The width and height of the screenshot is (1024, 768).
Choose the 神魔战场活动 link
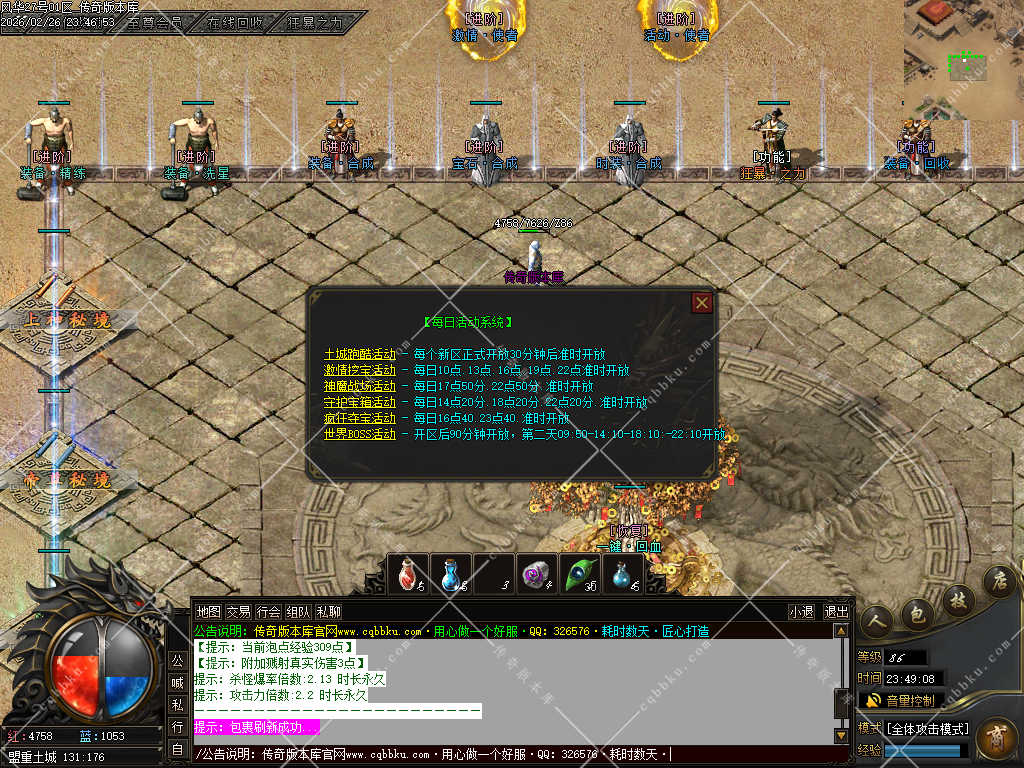pyautogui.click(x=359, y=386)
